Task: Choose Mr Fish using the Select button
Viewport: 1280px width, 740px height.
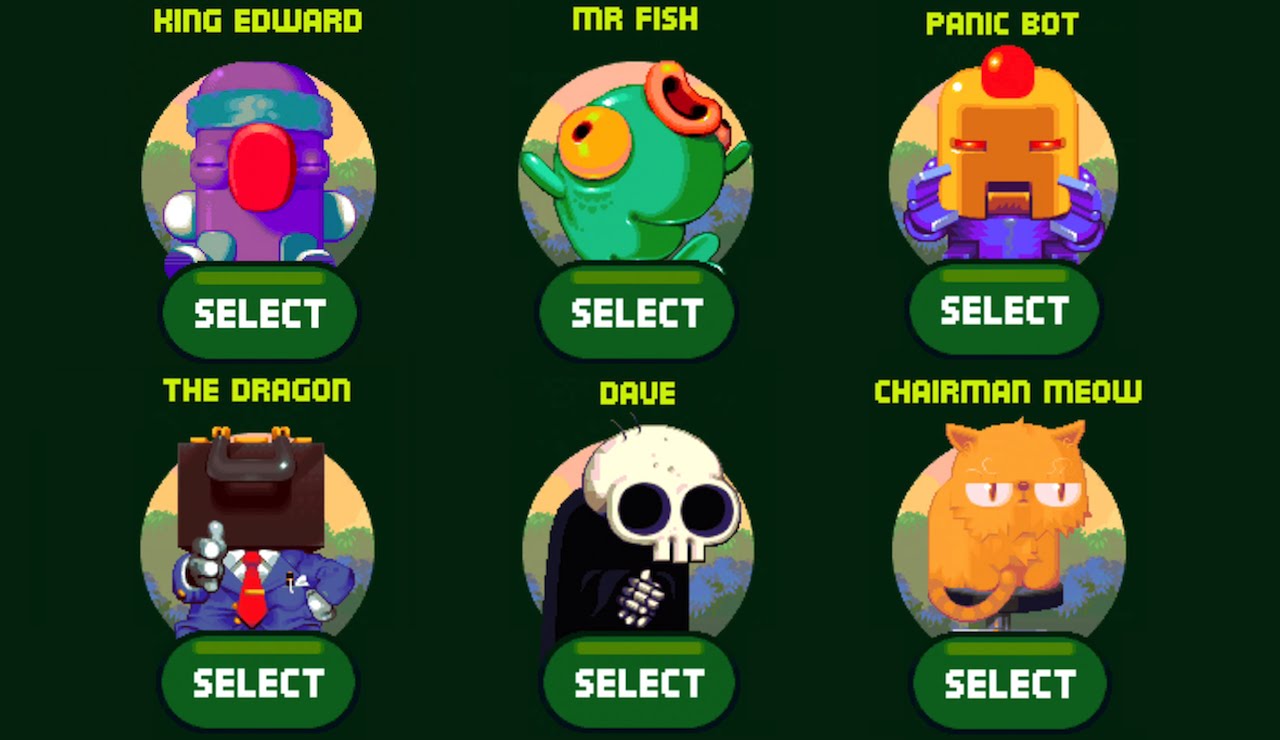Action: pos(637,313)
